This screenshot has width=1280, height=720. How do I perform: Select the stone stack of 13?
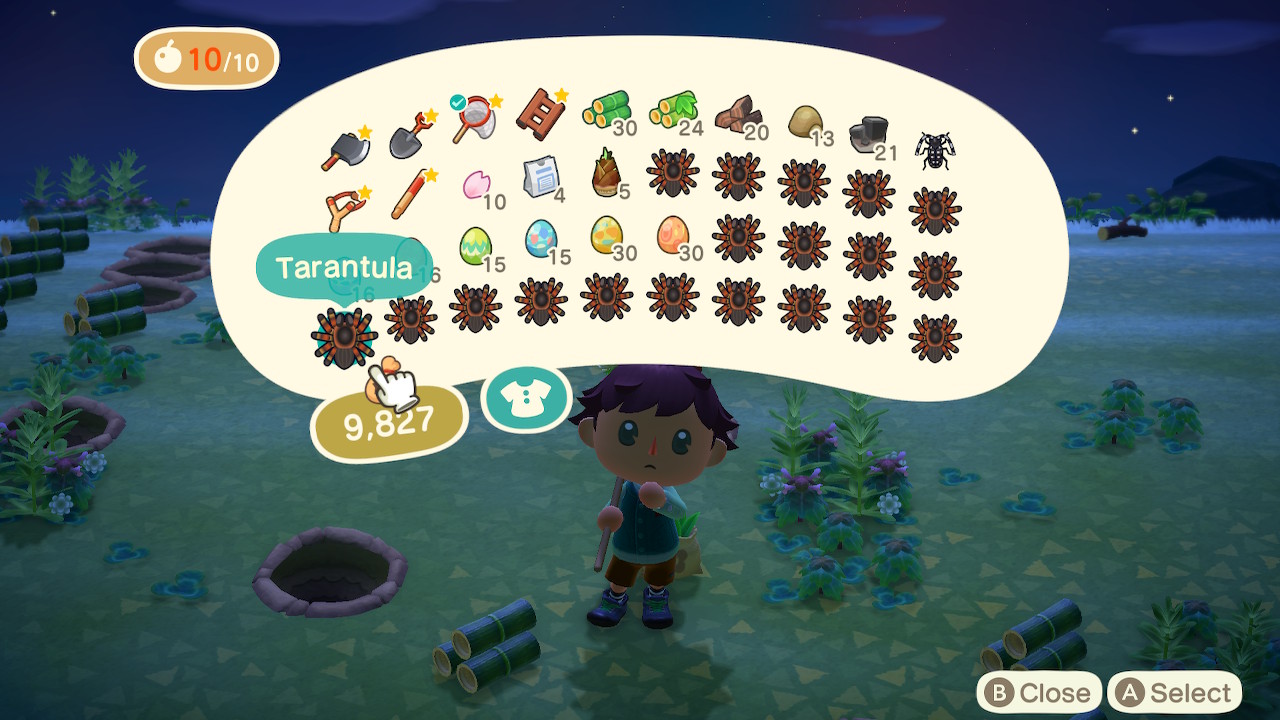pos(805,121)
